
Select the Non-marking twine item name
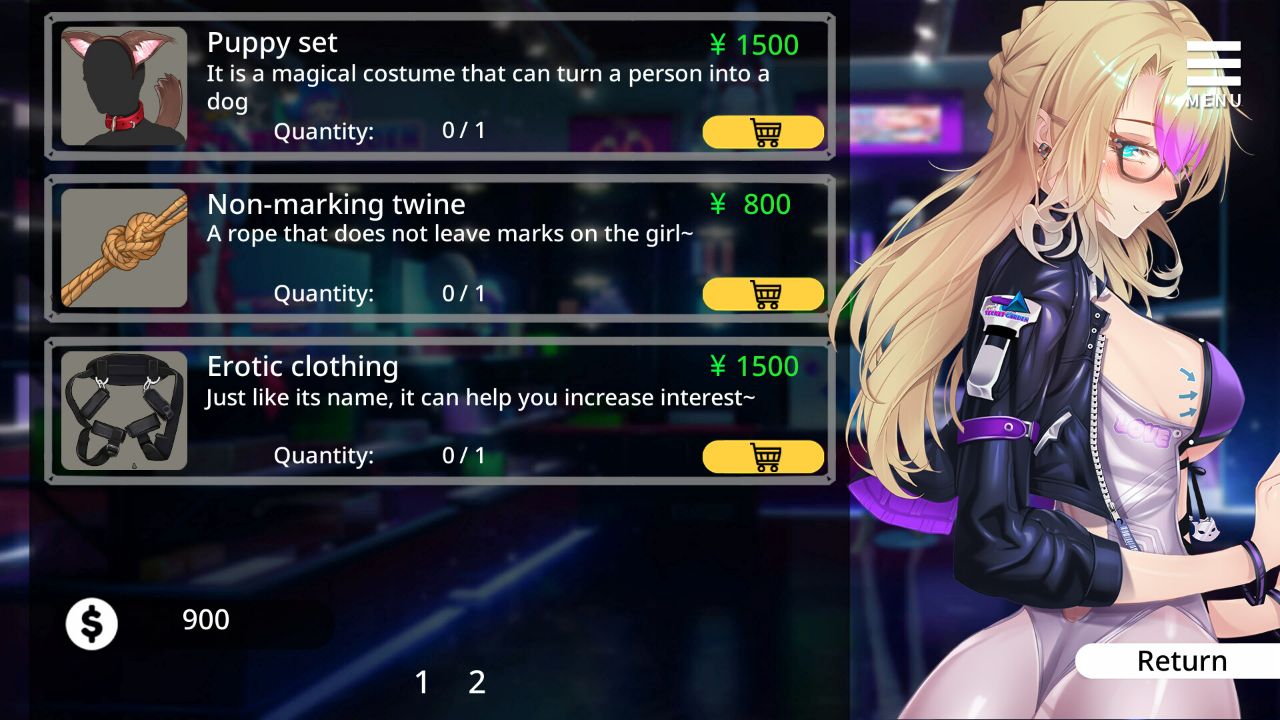pyautogui.click(x=336, y=204)
